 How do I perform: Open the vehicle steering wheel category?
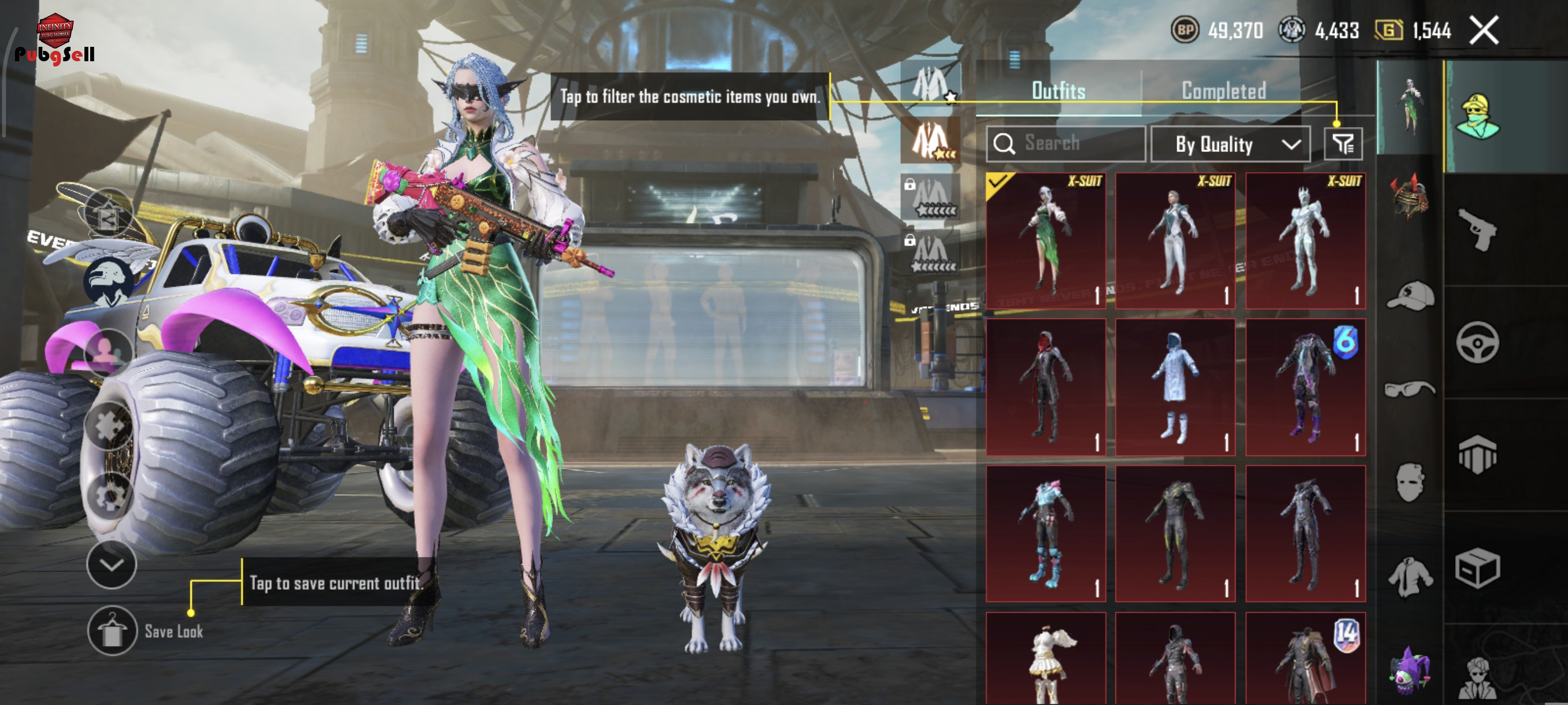click(x=1477, y=343)
